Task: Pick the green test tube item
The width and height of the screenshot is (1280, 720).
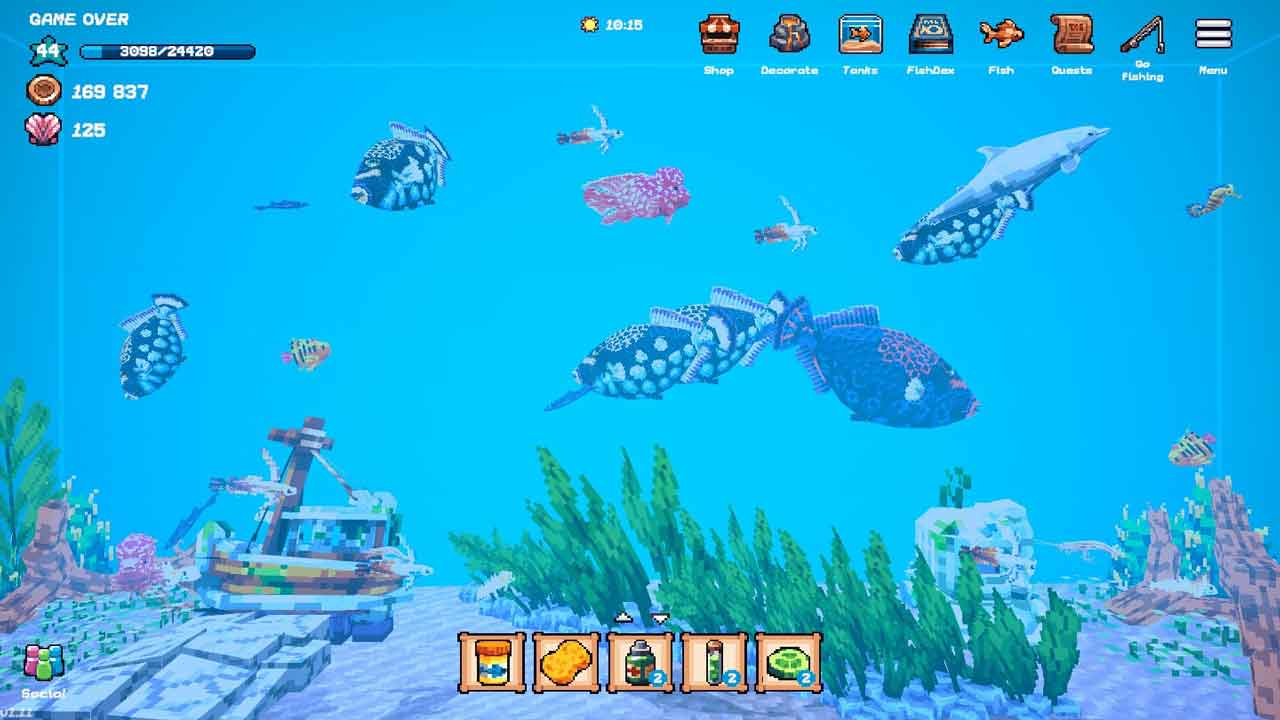Action: pos(714,662)
